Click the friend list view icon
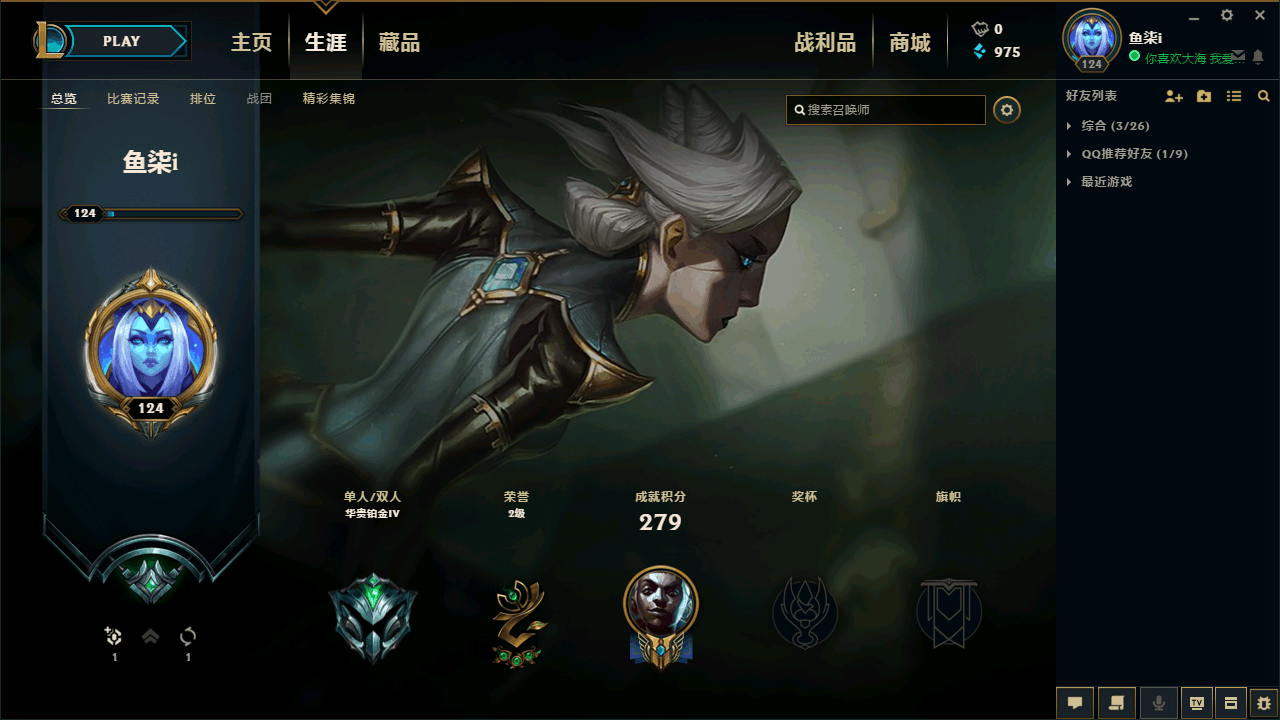The height and width of the screenshot is (720, 1280). coord(1234,95)
